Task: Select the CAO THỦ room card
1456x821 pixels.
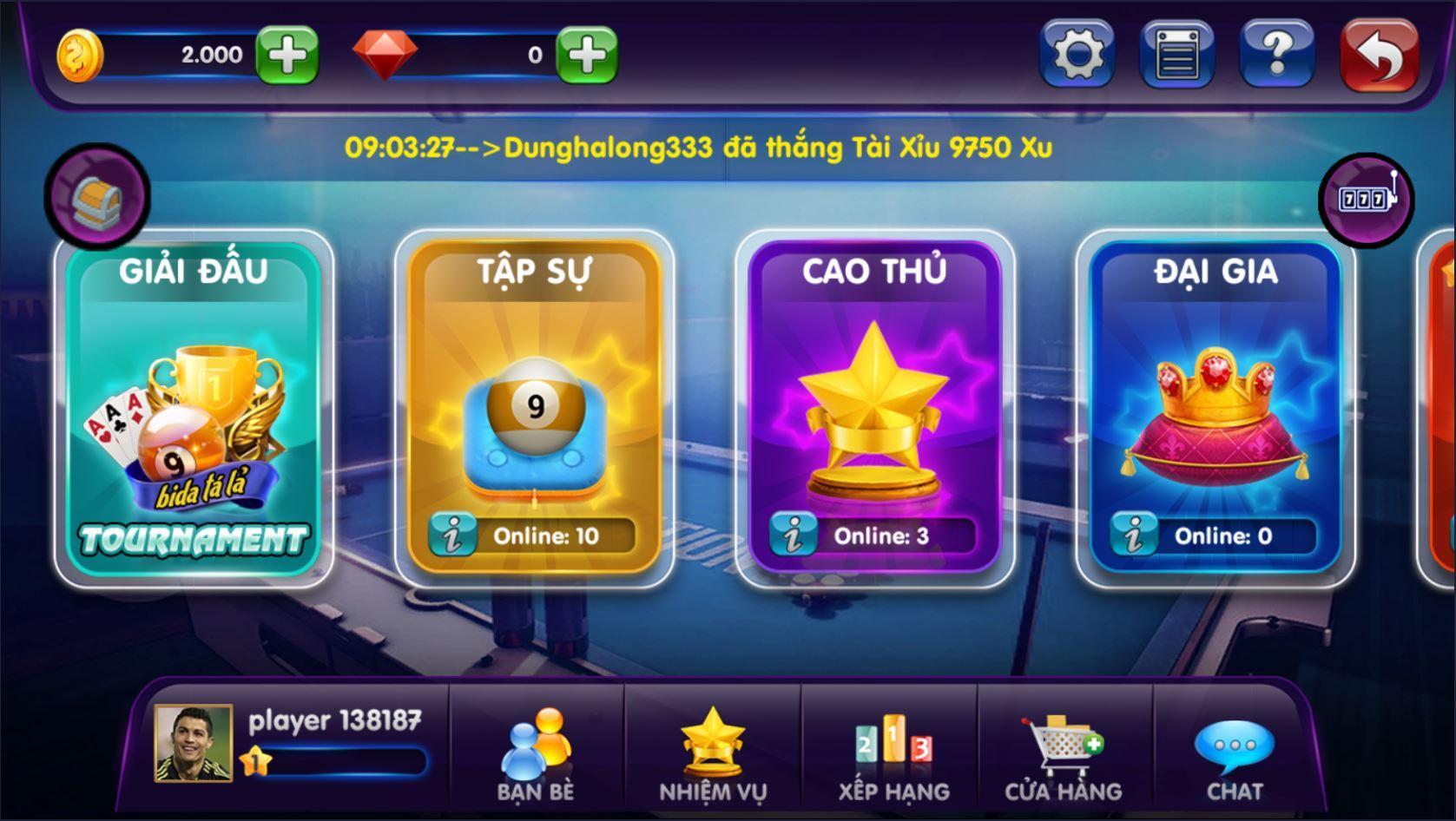Action: click(x=877, y=408)
